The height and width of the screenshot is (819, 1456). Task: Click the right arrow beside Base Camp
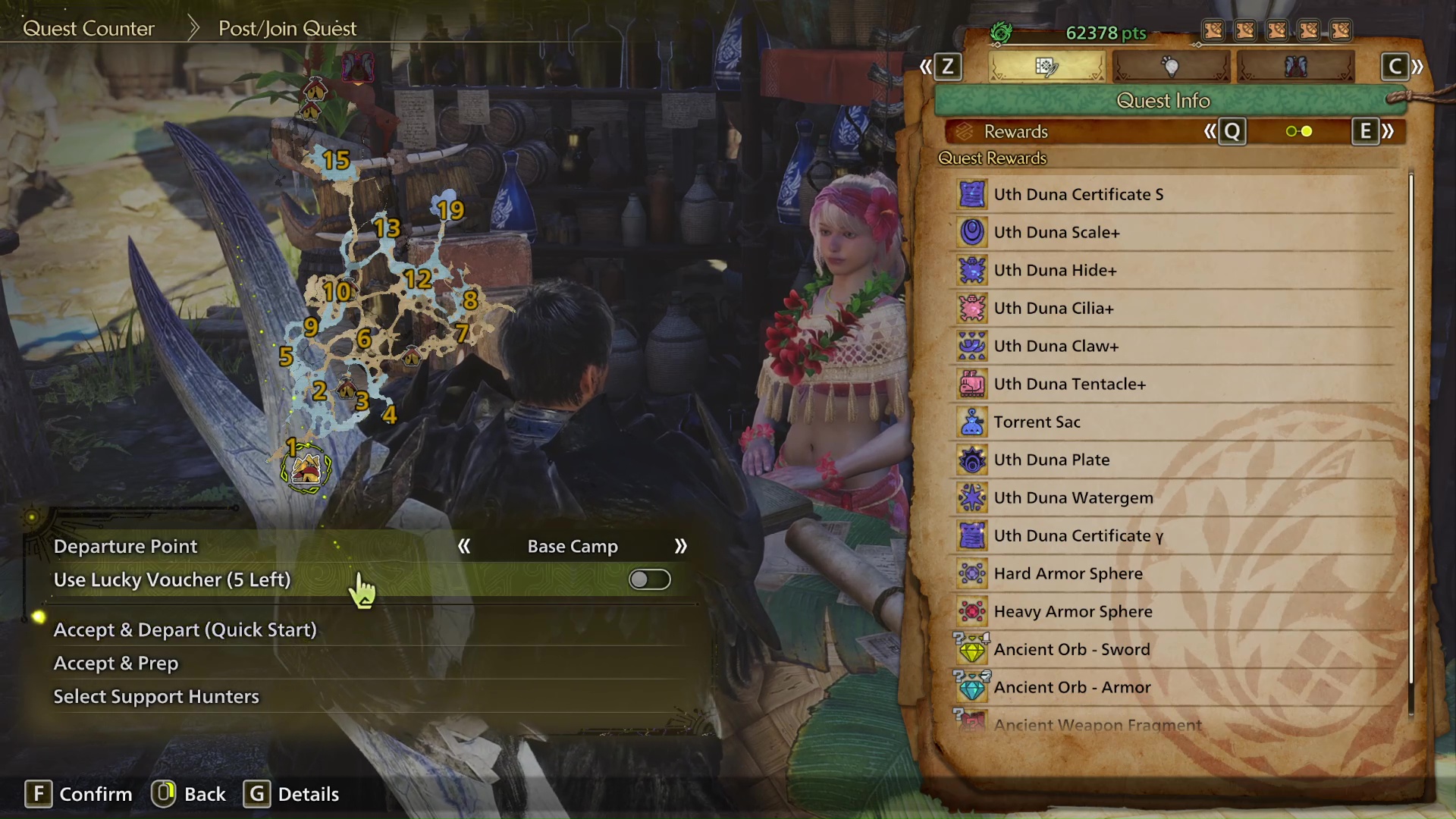[x=680, y=547]
